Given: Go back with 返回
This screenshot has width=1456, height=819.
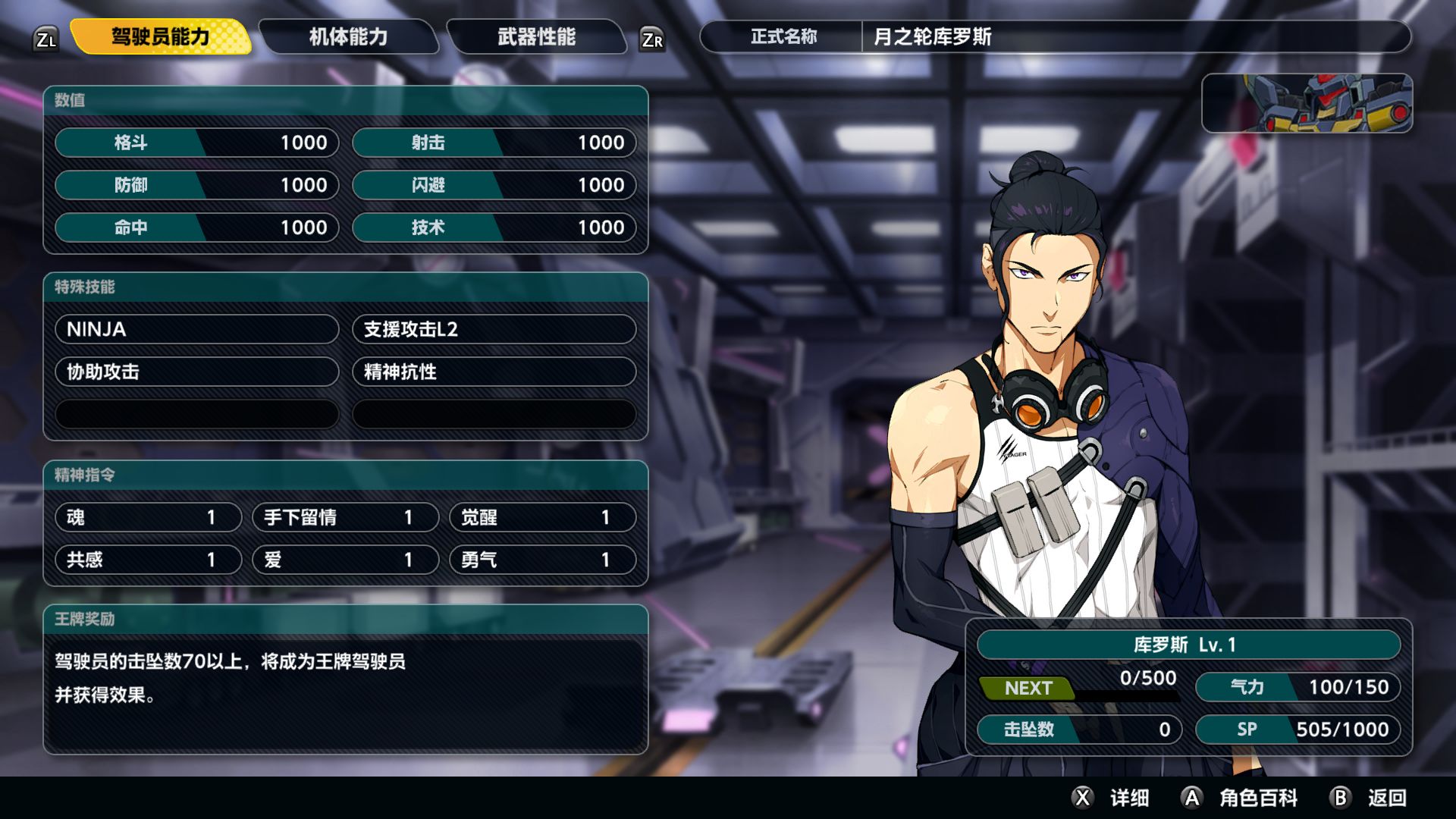Looking at the screenshot, I should 1370,798.
